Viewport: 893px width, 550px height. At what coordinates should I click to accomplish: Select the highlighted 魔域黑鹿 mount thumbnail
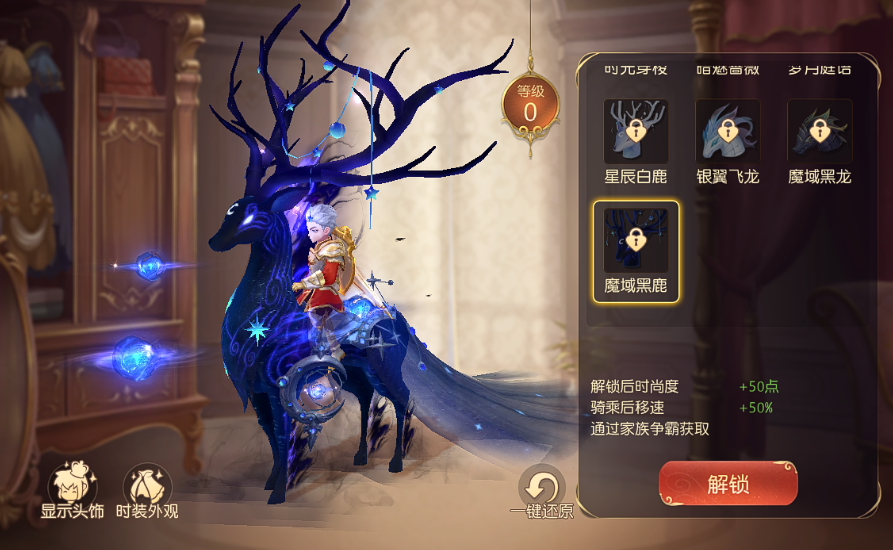(x=635, y=240)
